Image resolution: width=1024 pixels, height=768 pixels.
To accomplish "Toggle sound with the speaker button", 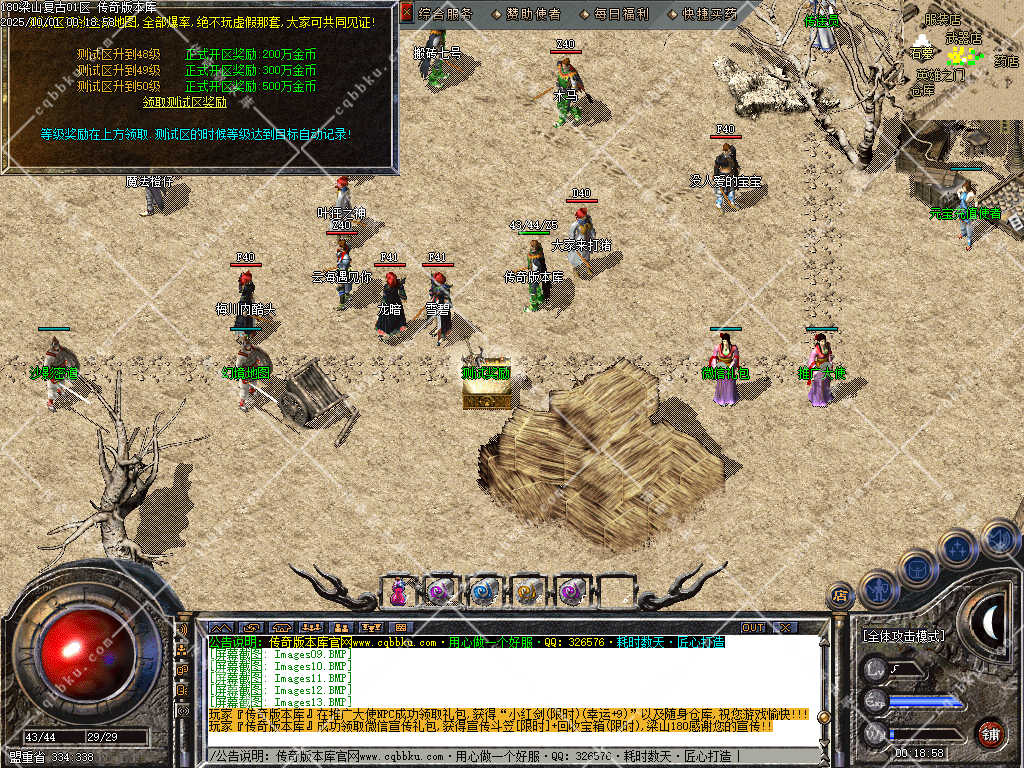I will click(998, 539).
